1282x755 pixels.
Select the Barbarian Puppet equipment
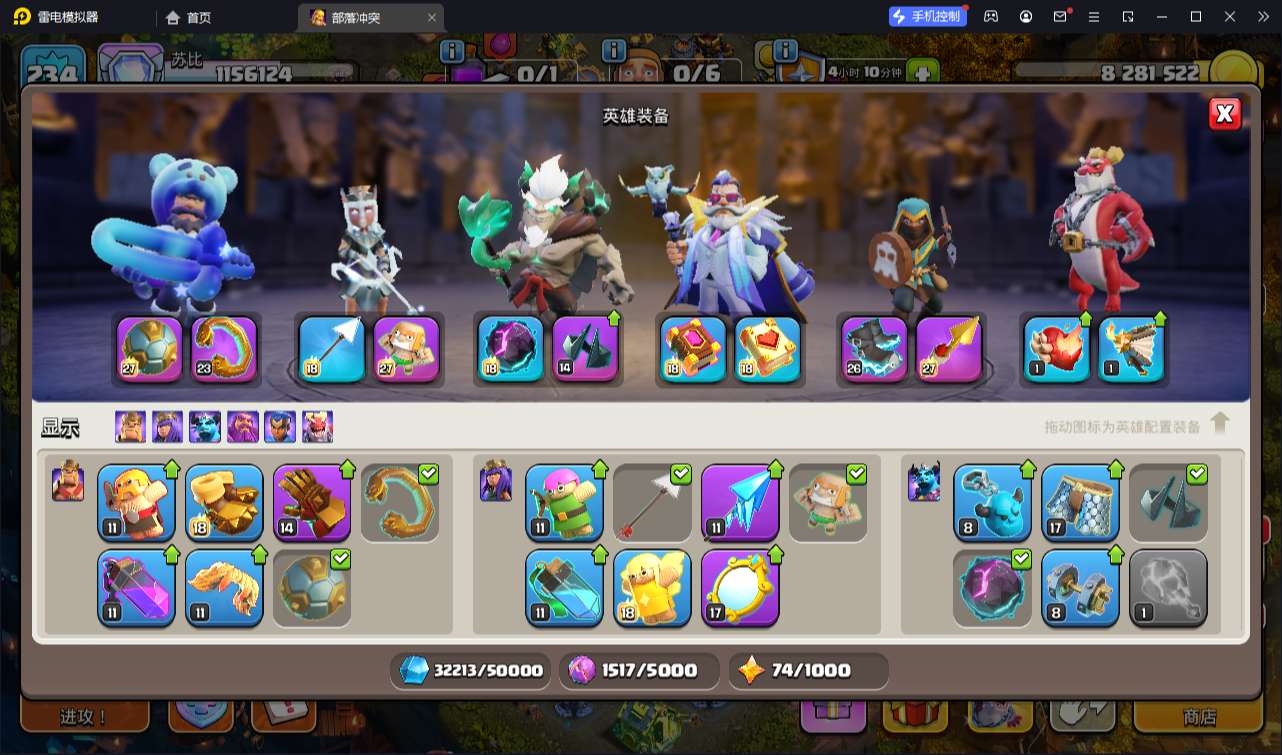click(x=136, y=502)
